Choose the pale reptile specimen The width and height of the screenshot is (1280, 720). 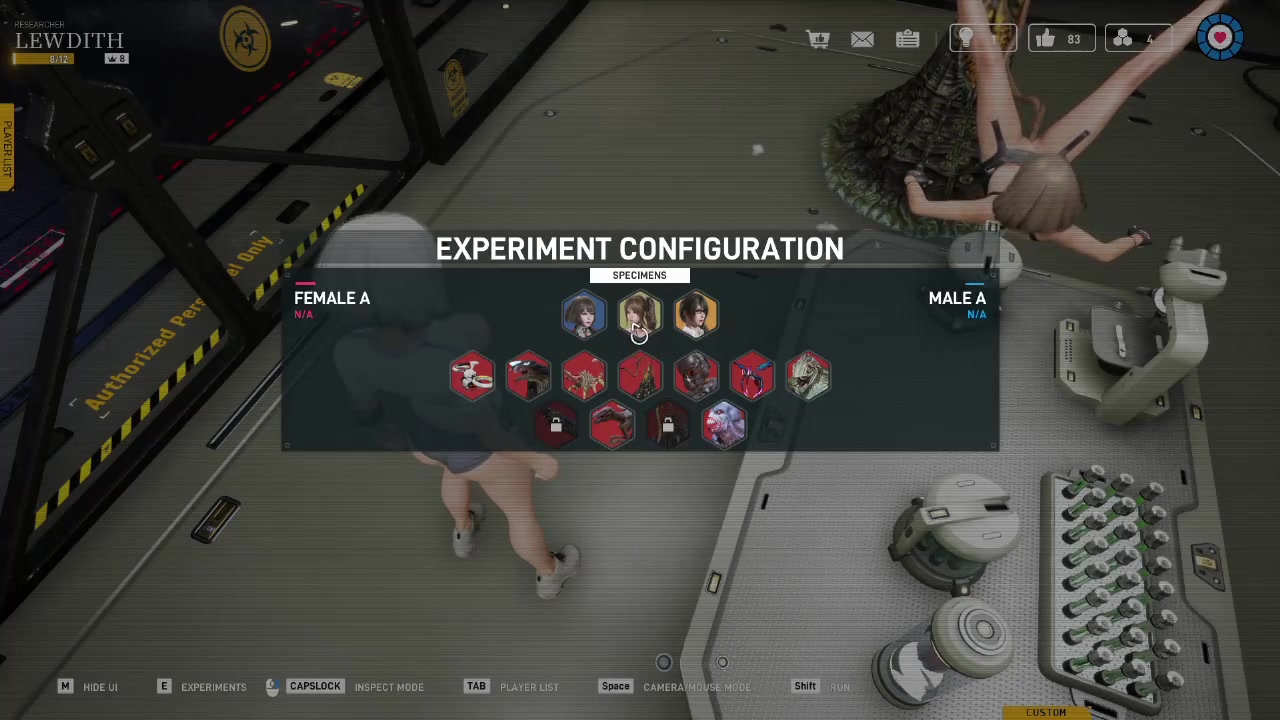click(x=808, y=376)
